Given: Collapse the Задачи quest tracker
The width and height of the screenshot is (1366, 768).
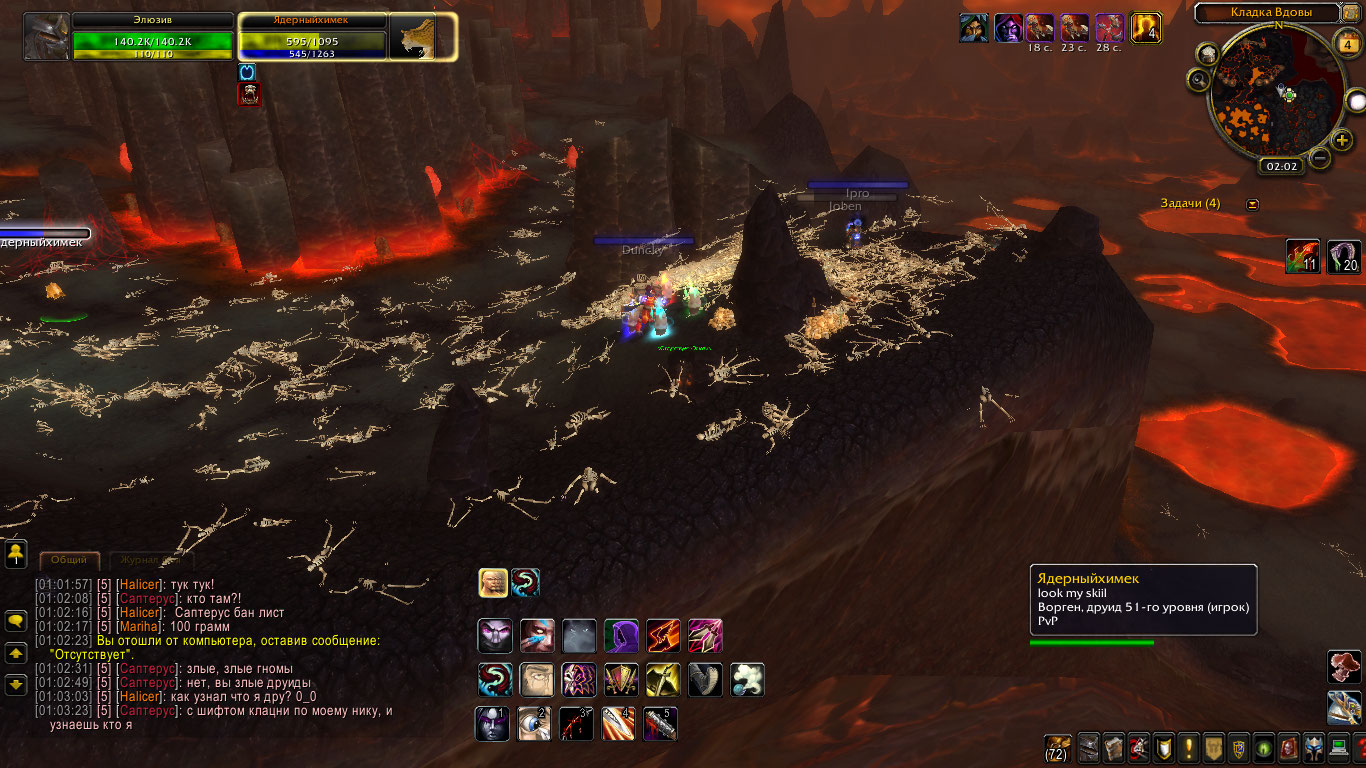Looking at the screenshot, I should click(1253, 204).
